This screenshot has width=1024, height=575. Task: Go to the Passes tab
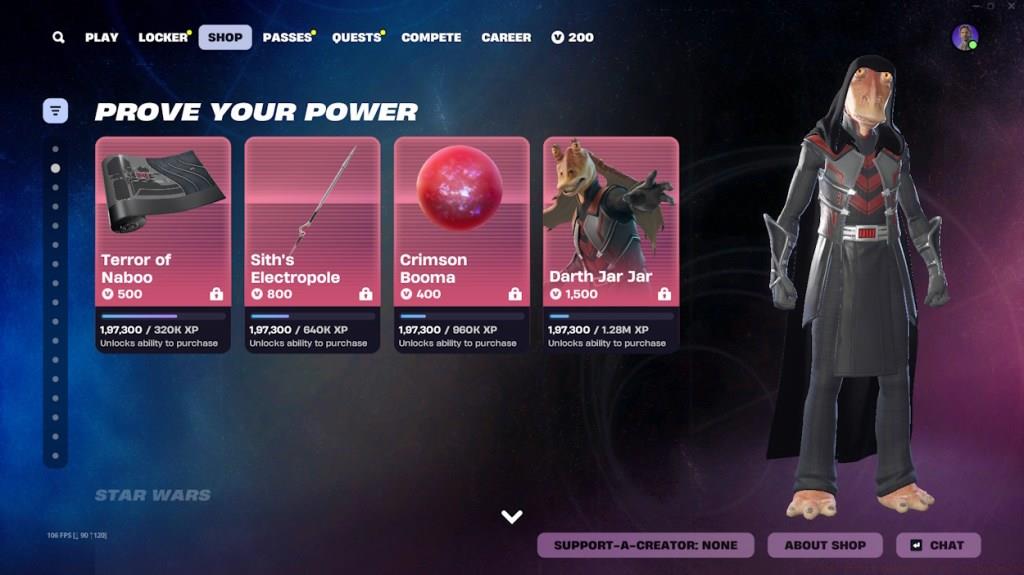[x=286, y=38]
